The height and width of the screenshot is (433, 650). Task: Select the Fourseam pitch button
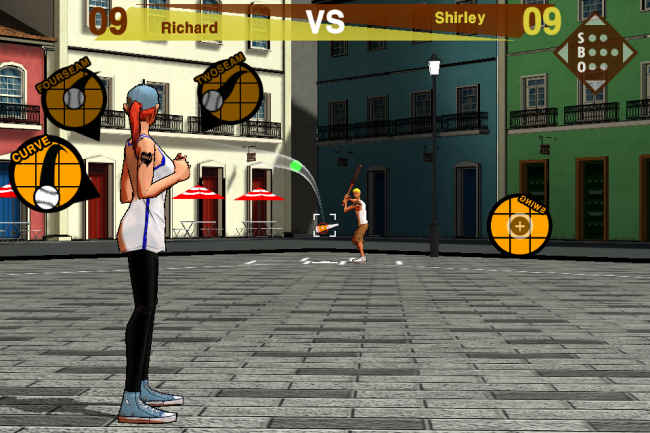point(74,99)
